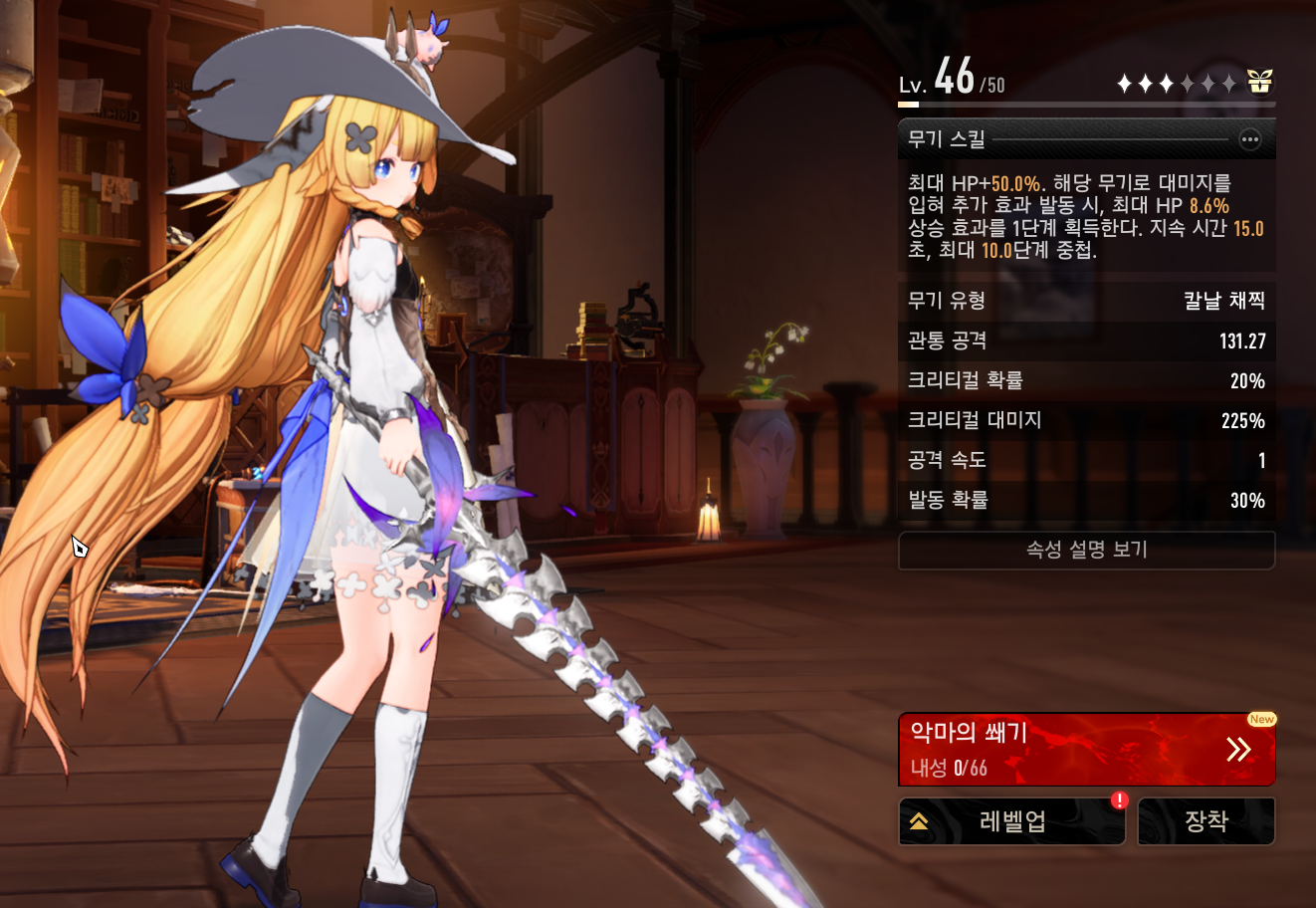The width and height of the screenshot is (1316, 908).
Task: Expand weapon skill details with ellipsis button
Action: [x=1249, y=139]
